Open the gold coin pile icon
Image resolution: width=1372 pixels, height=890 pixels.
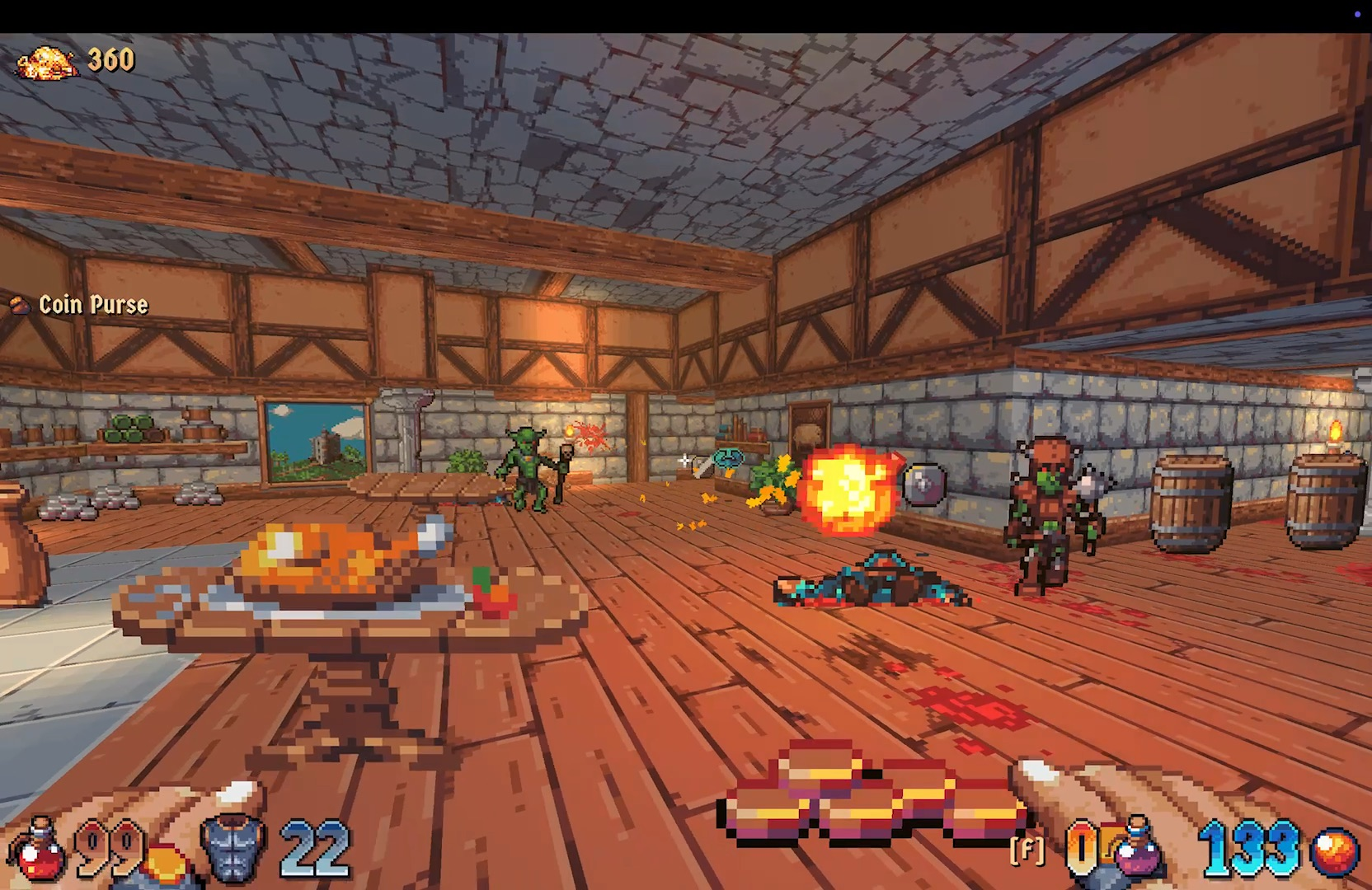48,62
